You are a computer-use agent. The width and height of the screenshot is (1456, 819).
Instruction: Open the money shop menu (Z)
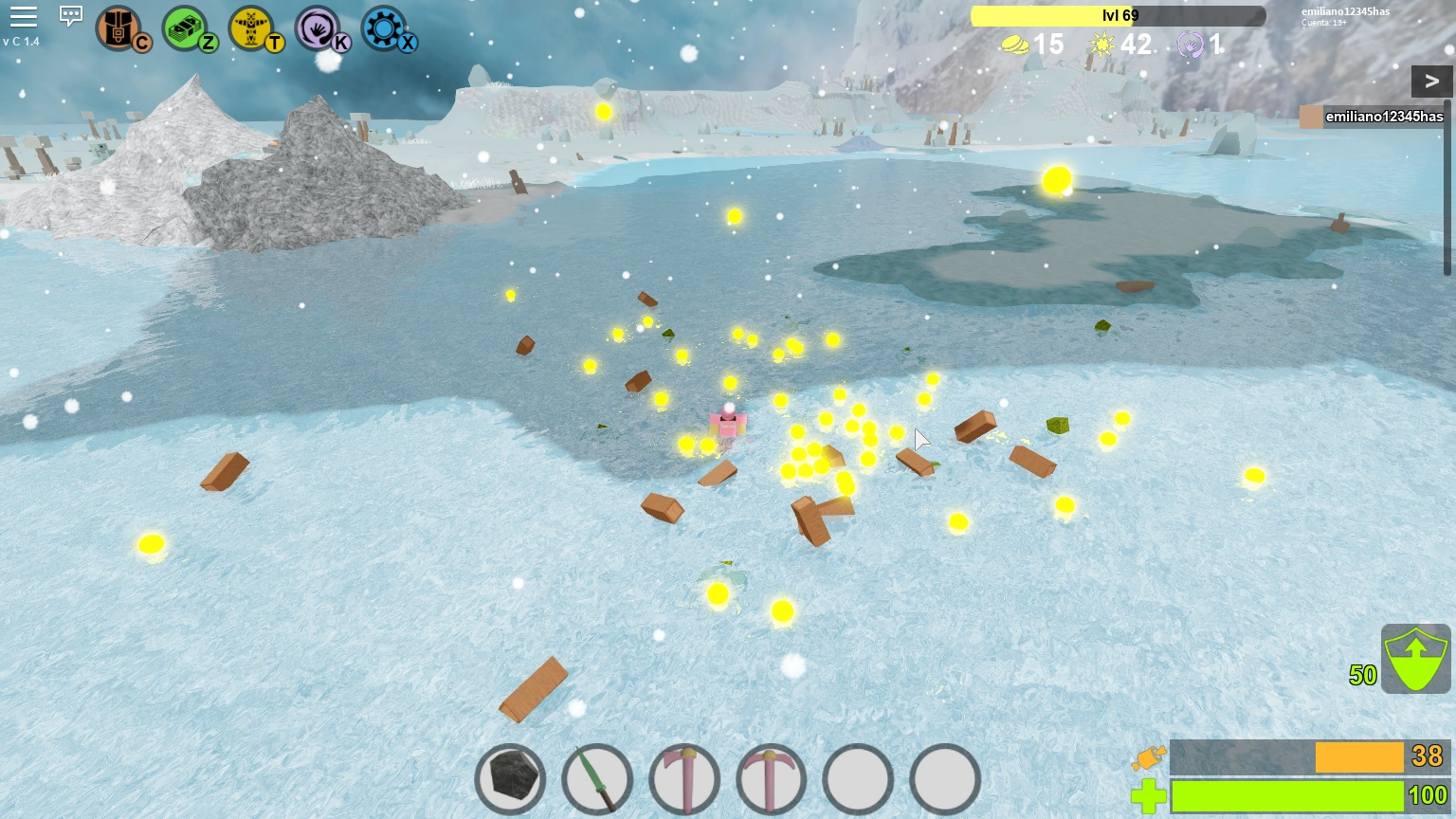tap(185, 29)
